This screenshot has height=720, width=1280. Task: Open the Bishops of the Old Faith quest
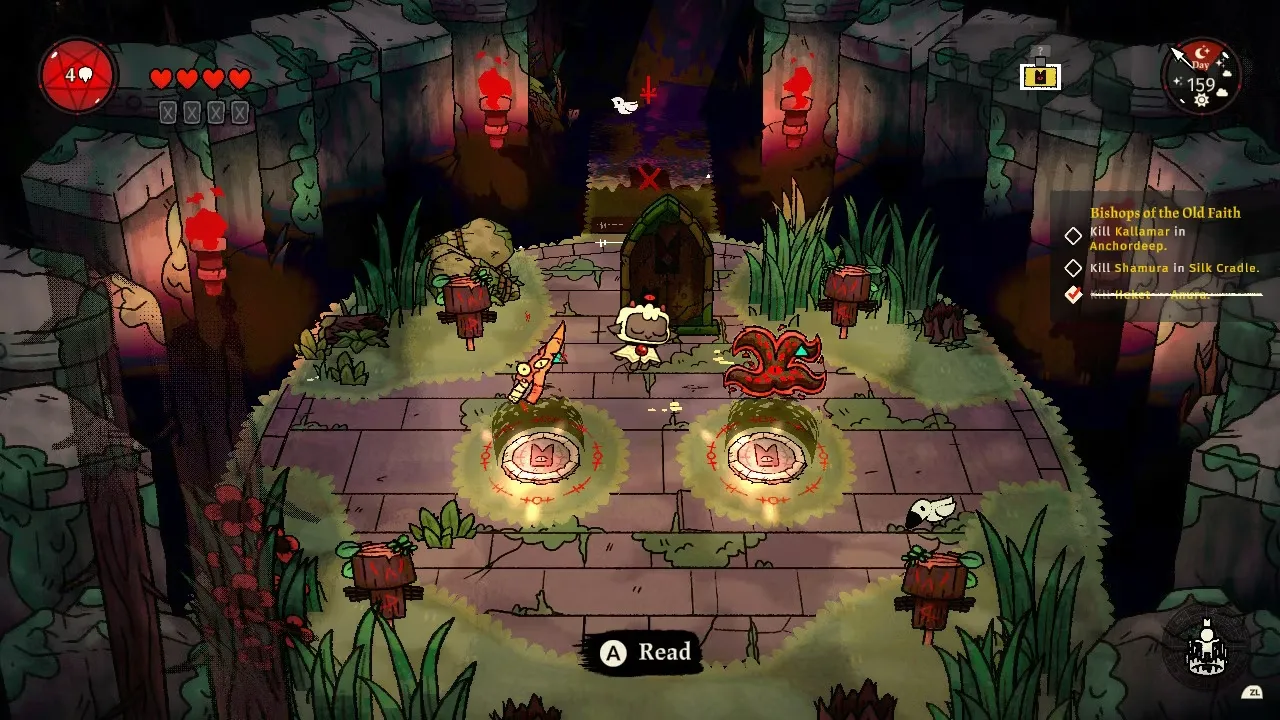[1165, 212]
